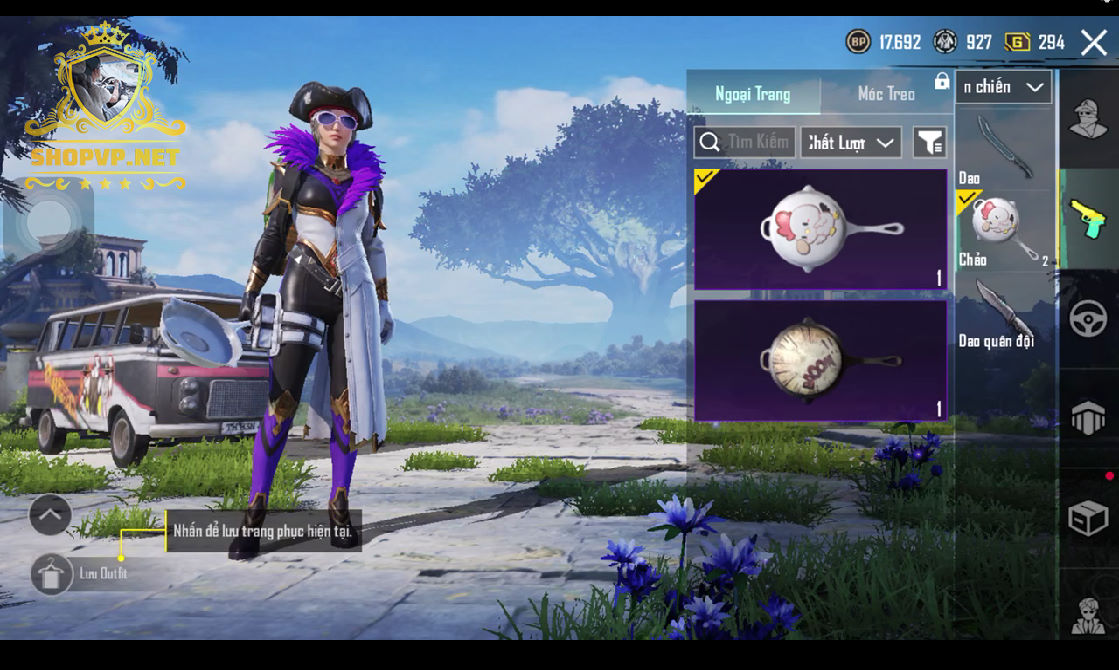
Task: Choose the BOOM frying pan skin
Action: 820,360
